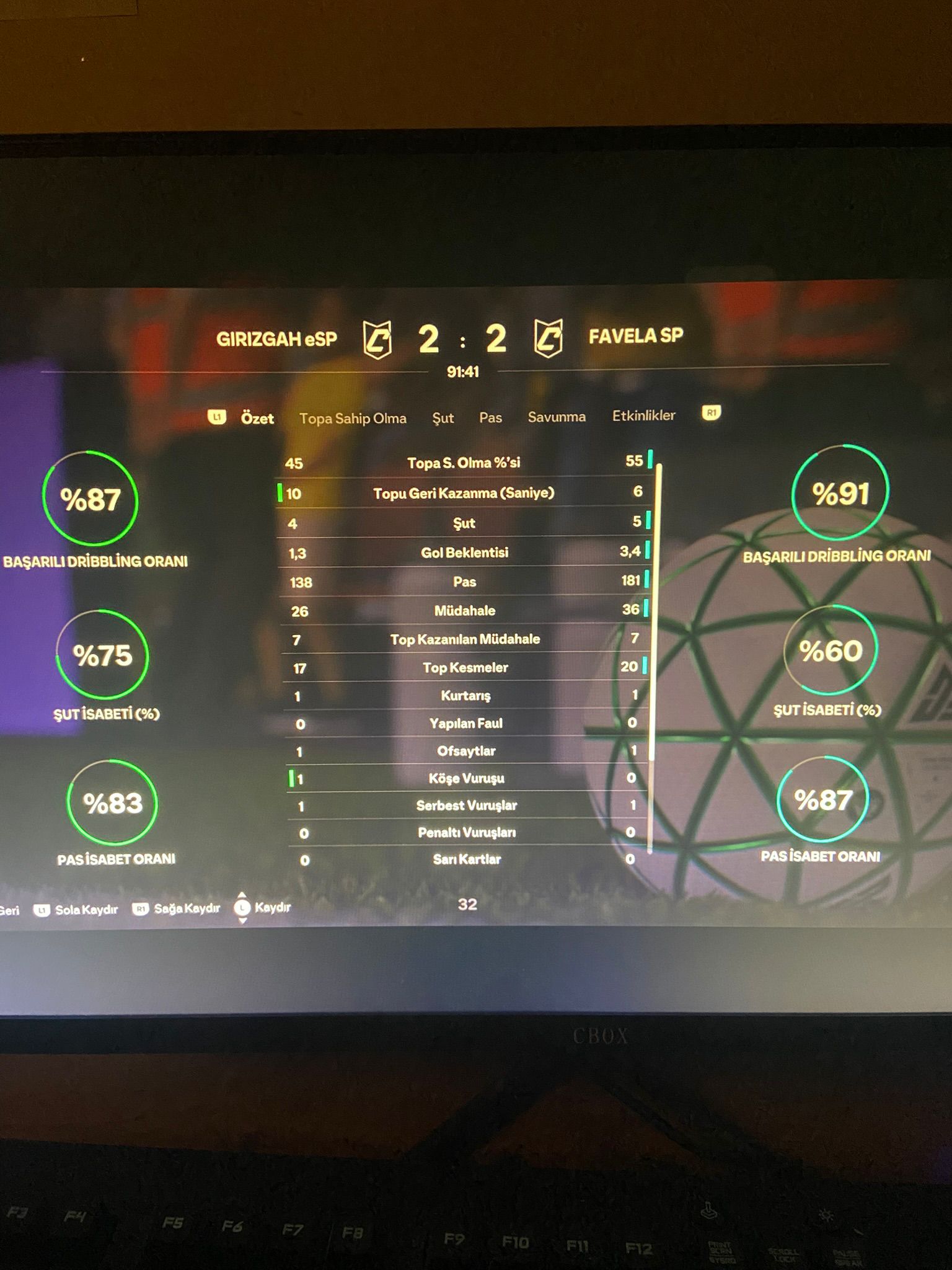Show the Pas statistics tab

[490, 418]
